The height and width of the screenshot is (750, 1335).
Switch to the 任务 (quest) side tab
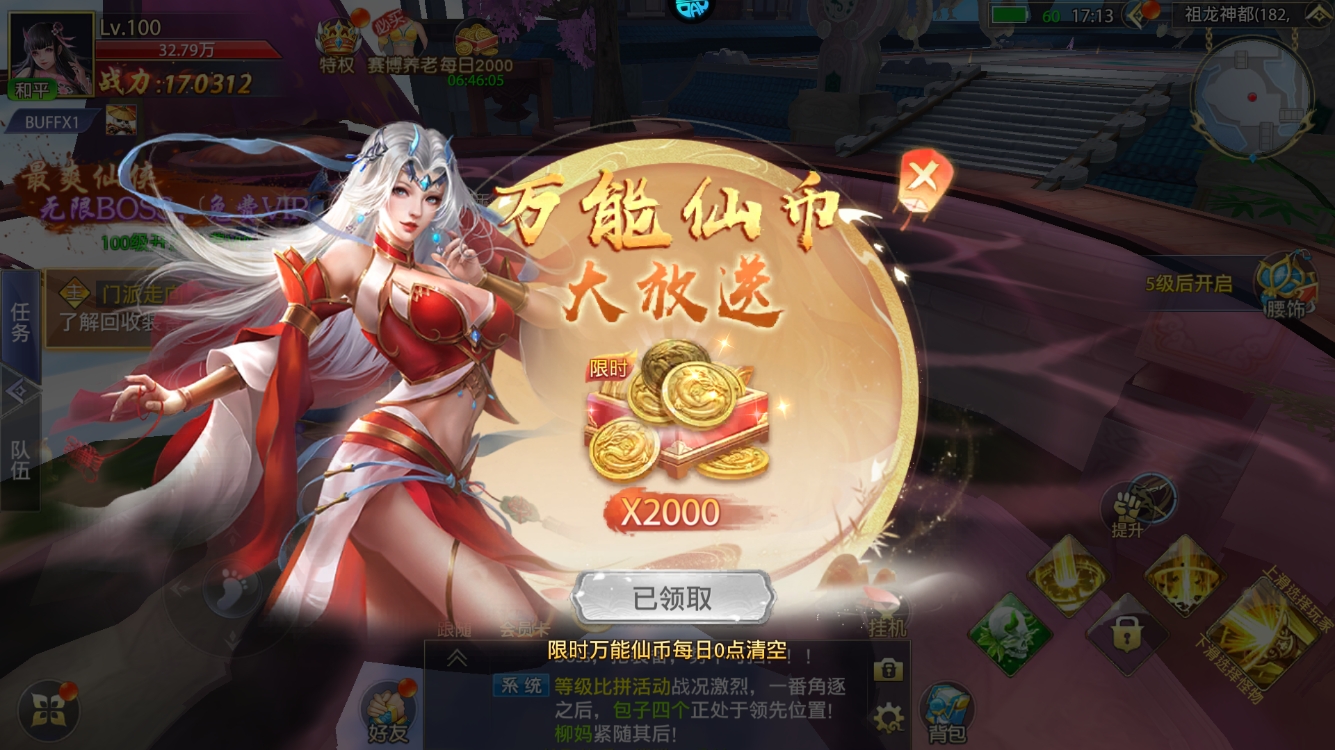pos(18,322)
